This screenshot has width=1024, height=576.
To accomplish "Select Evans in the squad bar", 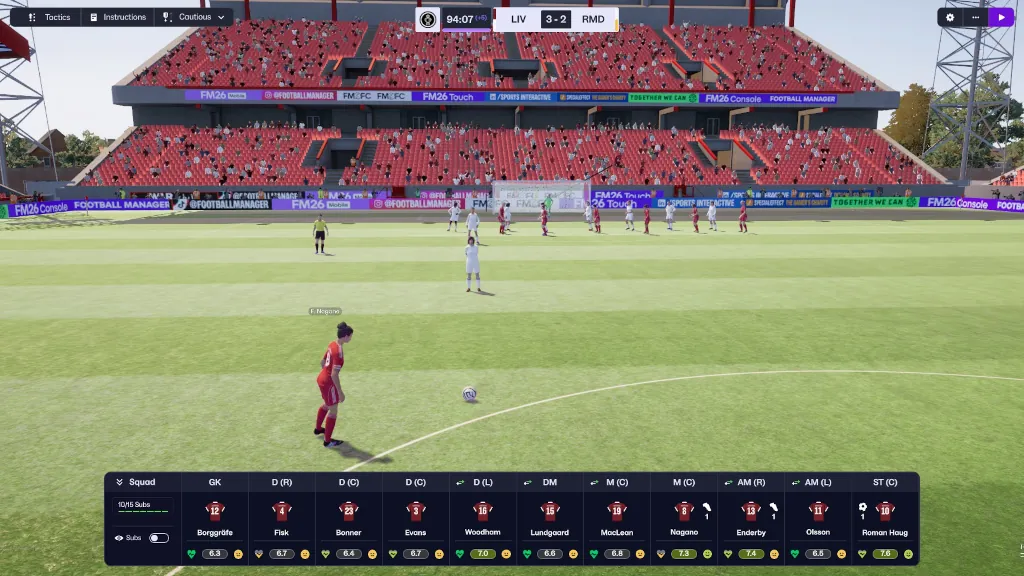I will [x=416, y=520].
